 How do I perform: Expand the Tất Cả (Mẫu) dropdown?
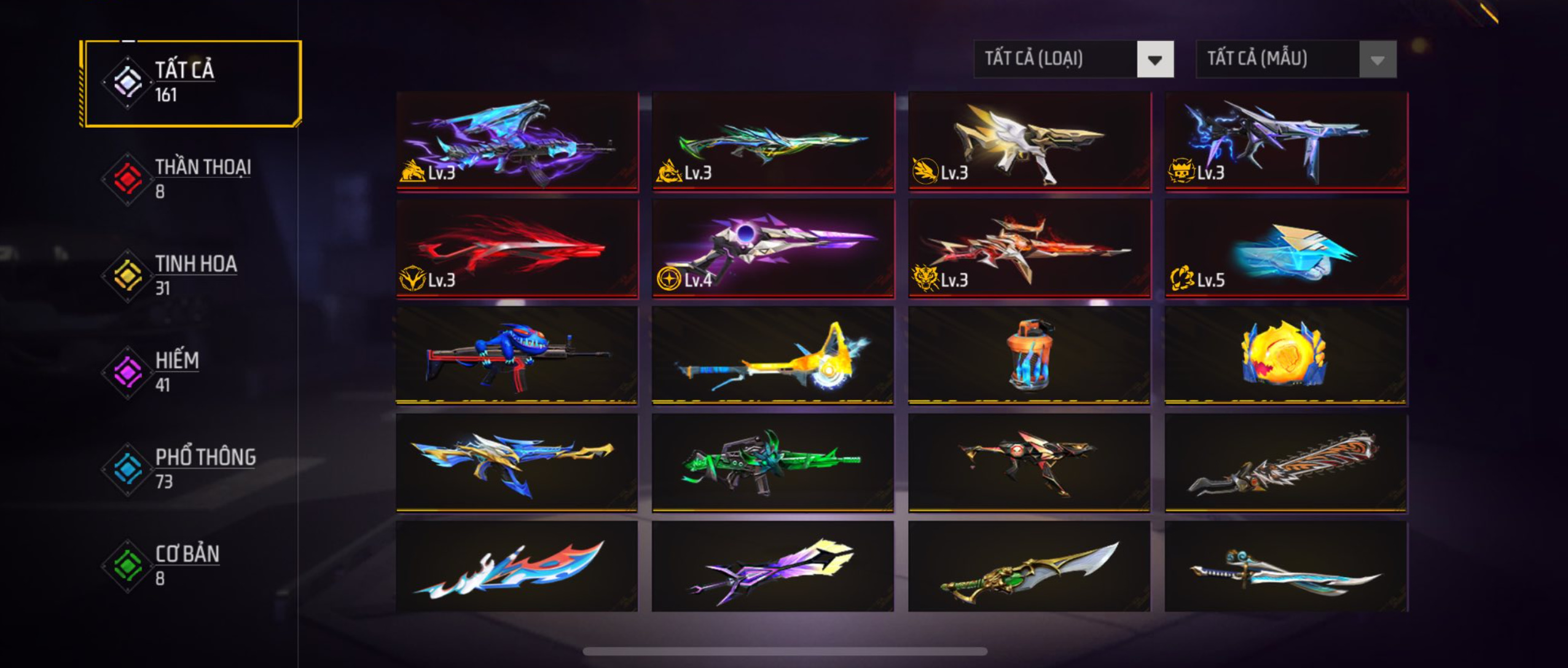coord(1296,59)
